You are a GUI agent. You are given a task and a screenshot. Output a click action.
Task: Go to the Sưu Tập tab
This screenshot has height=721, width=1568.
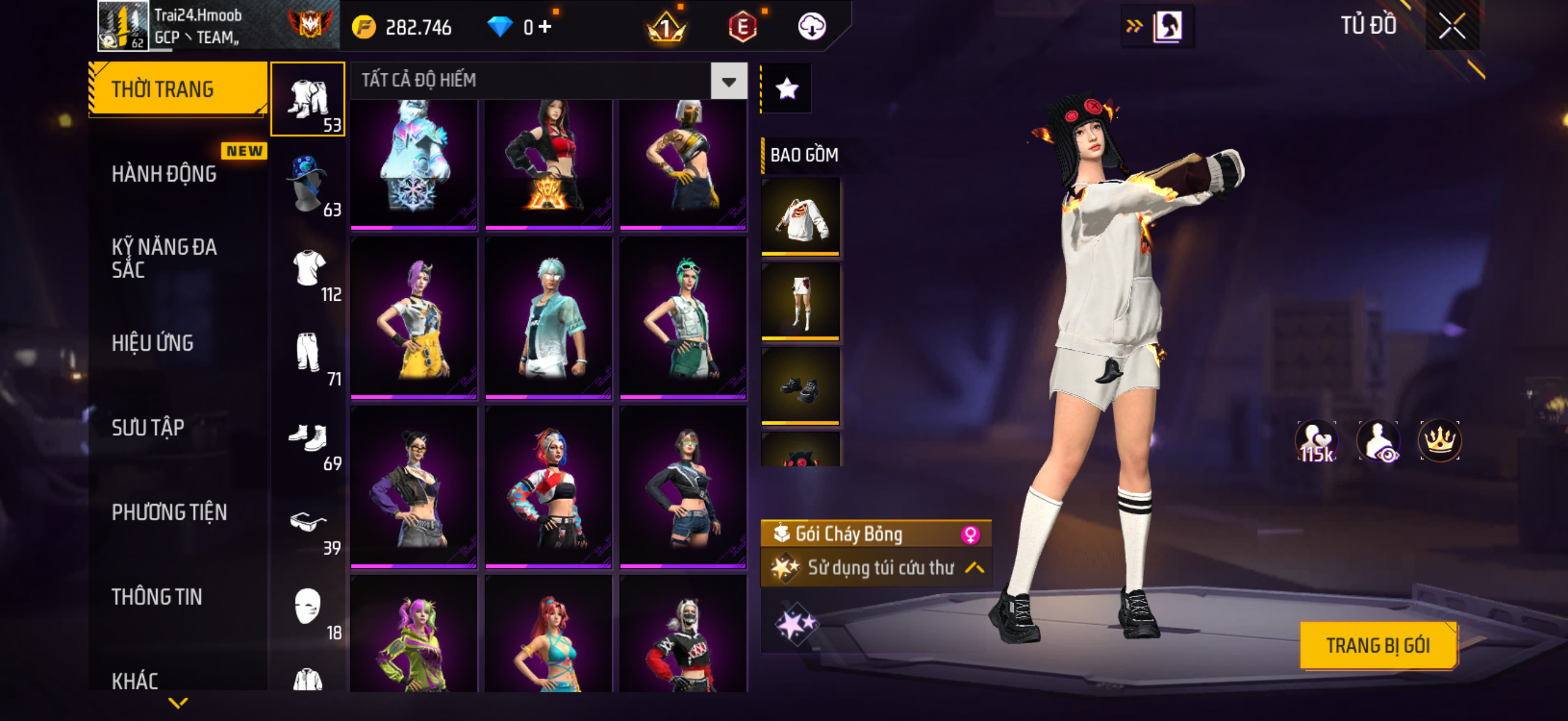click(148, 427)
